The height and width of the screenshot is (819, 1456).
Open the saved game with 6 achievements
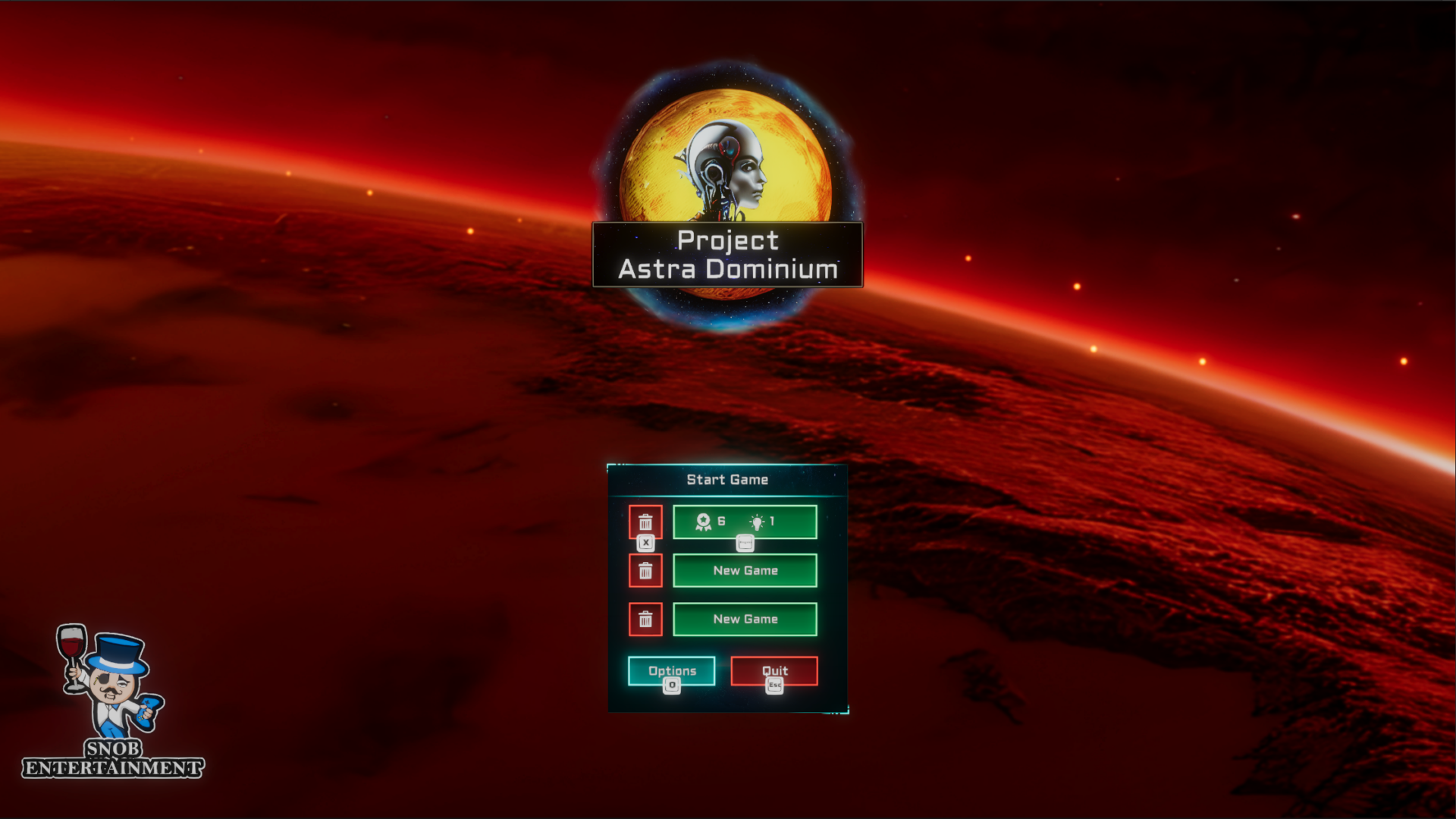coord(744,522)
